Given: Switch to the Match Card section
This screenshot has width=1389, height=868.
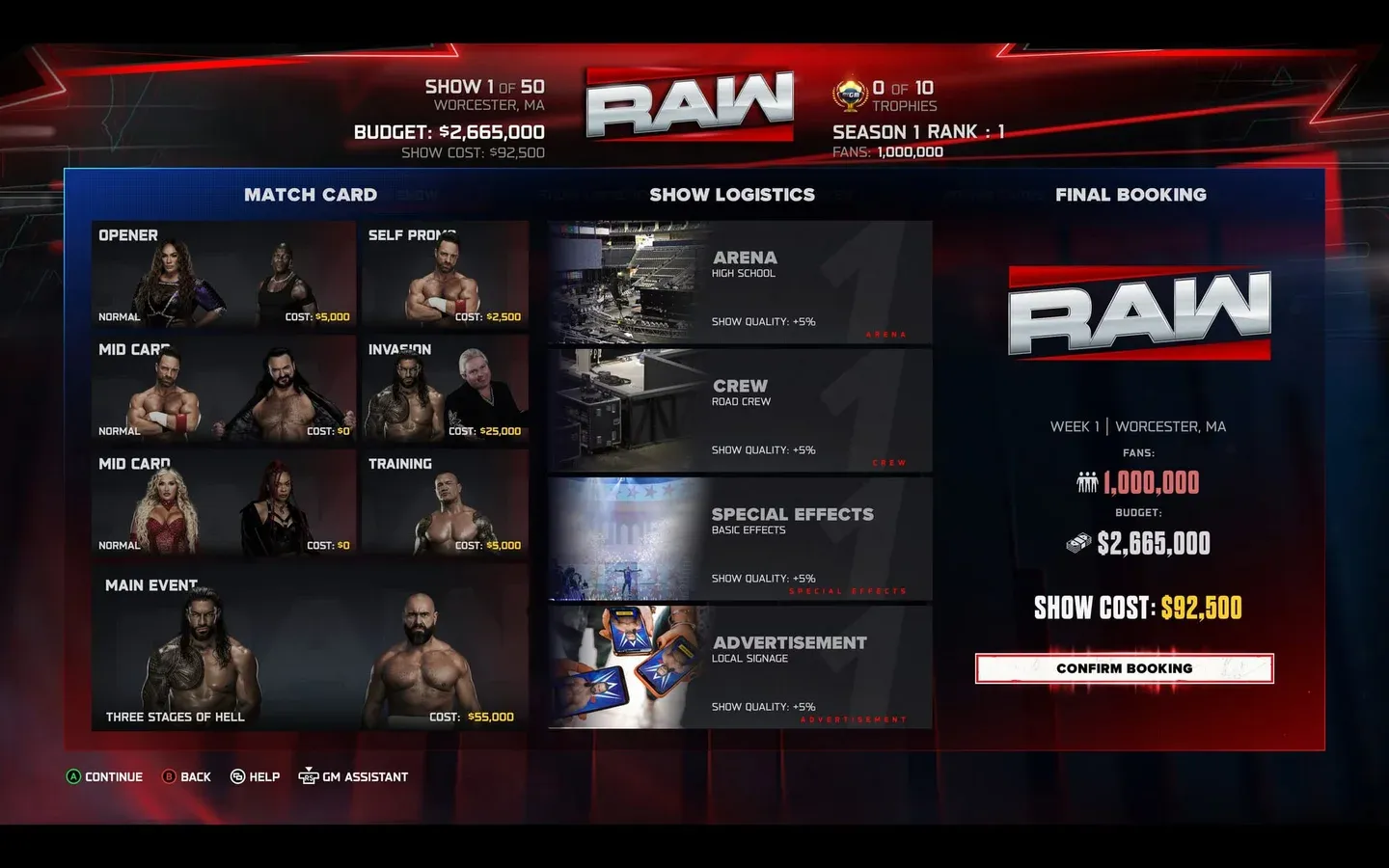Looking at the screenshot, I should (x=310, y=195).
